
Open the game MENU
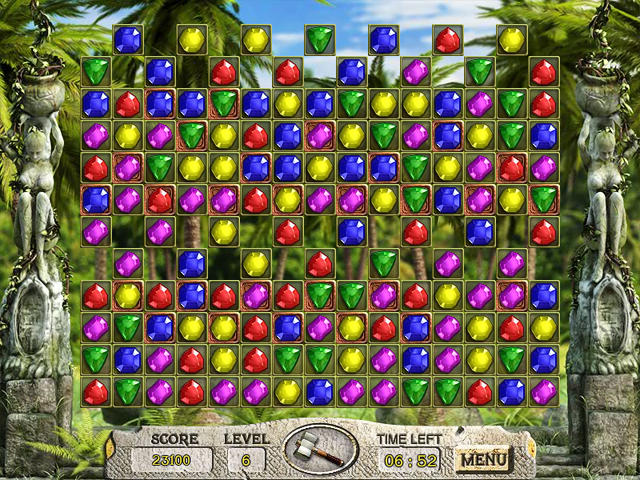[483, 460]
